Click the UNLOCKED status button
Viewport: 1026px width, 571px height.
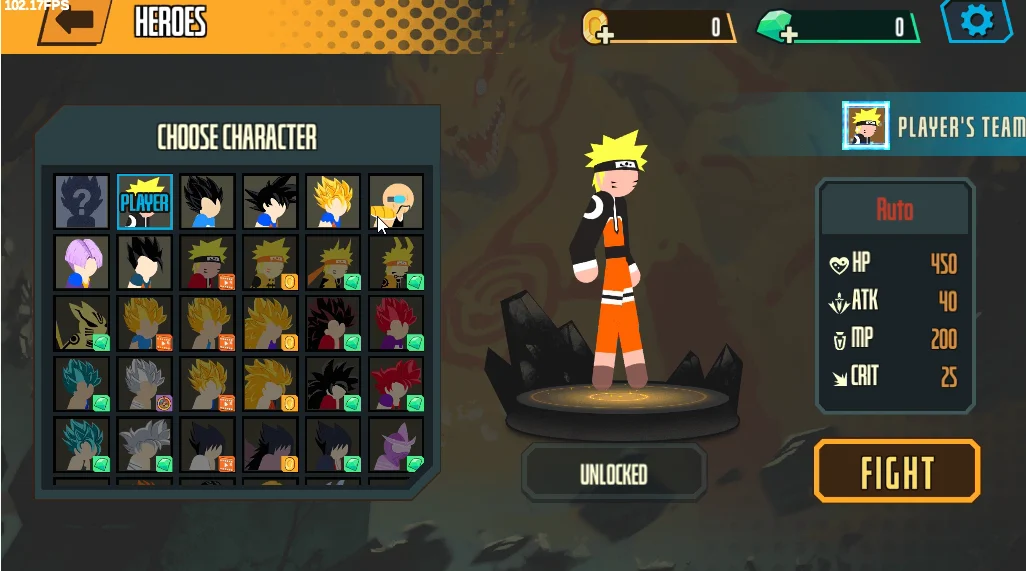coord(614,474)
